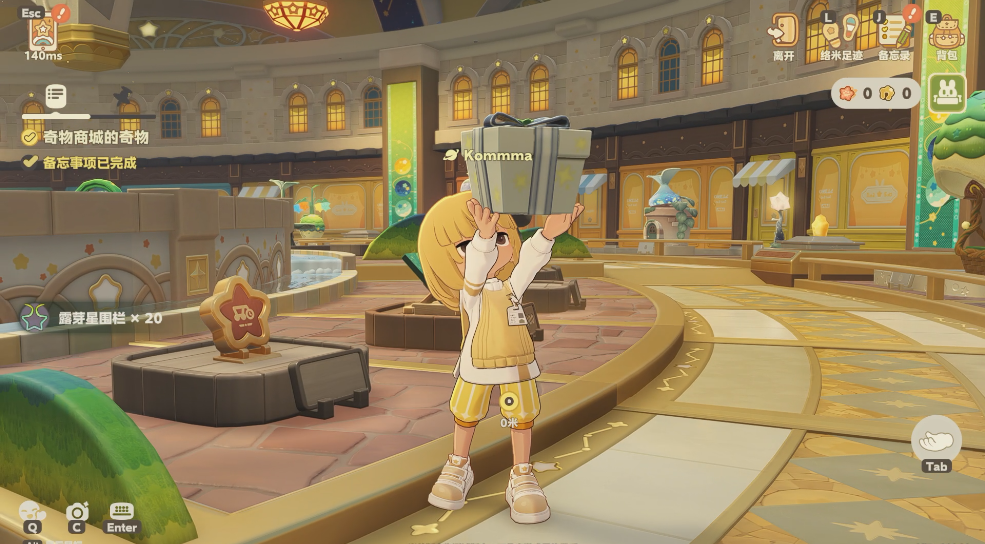Click the green rabbit icon button
The height and width of the screenshot is (544, 985).
click(x=946, y=94)
